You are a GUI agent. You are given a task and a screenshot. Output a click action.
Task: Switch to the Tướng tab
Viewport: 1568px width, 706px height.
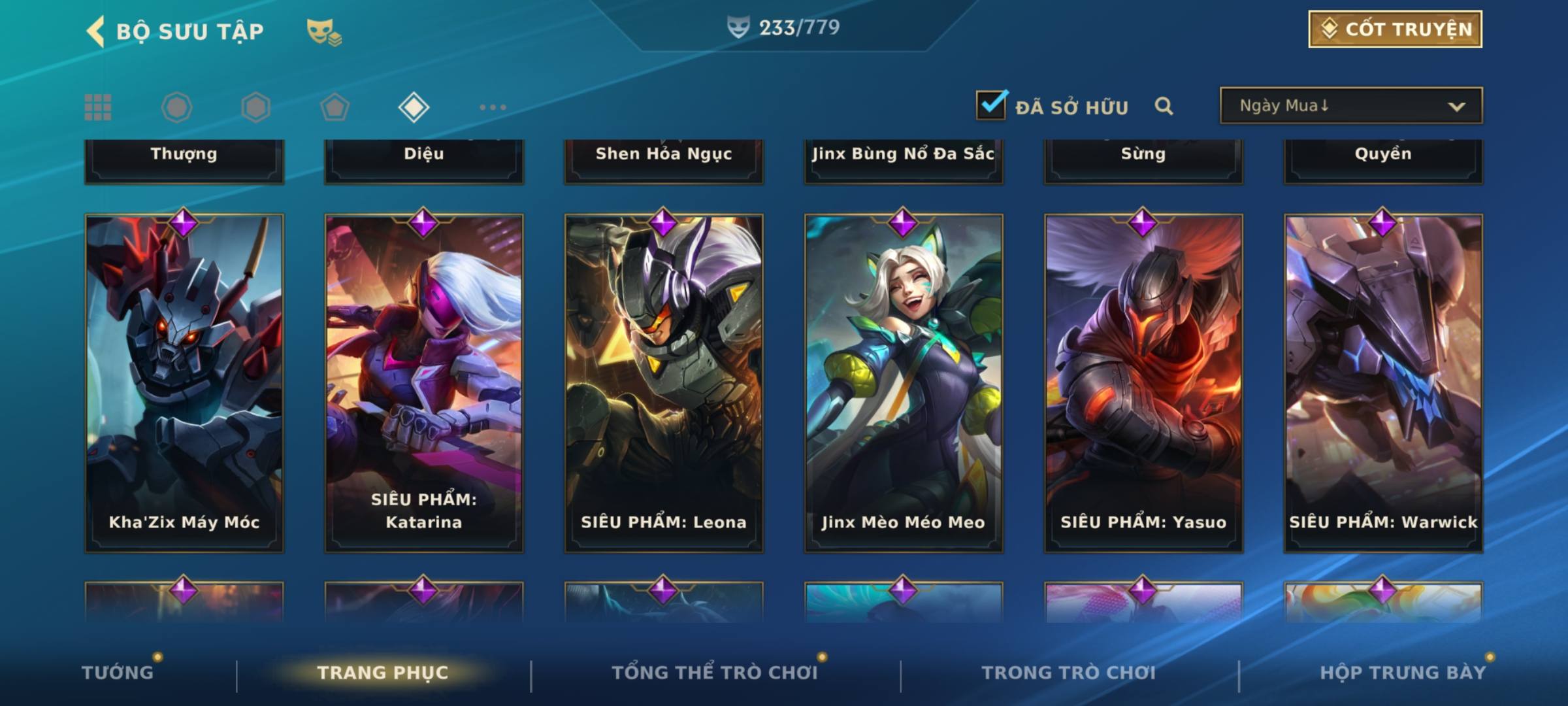118,673
